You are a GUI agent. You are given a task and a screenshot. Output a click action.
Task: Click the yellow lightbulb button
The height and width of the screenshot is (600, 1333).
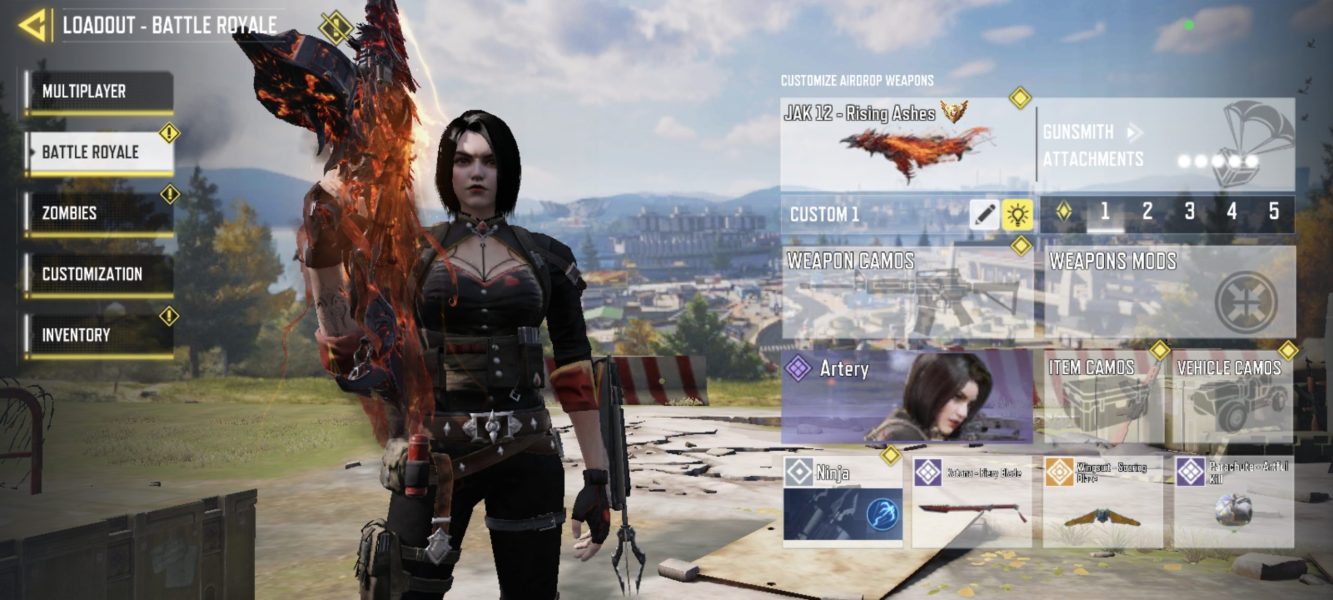click(1018, 214)
